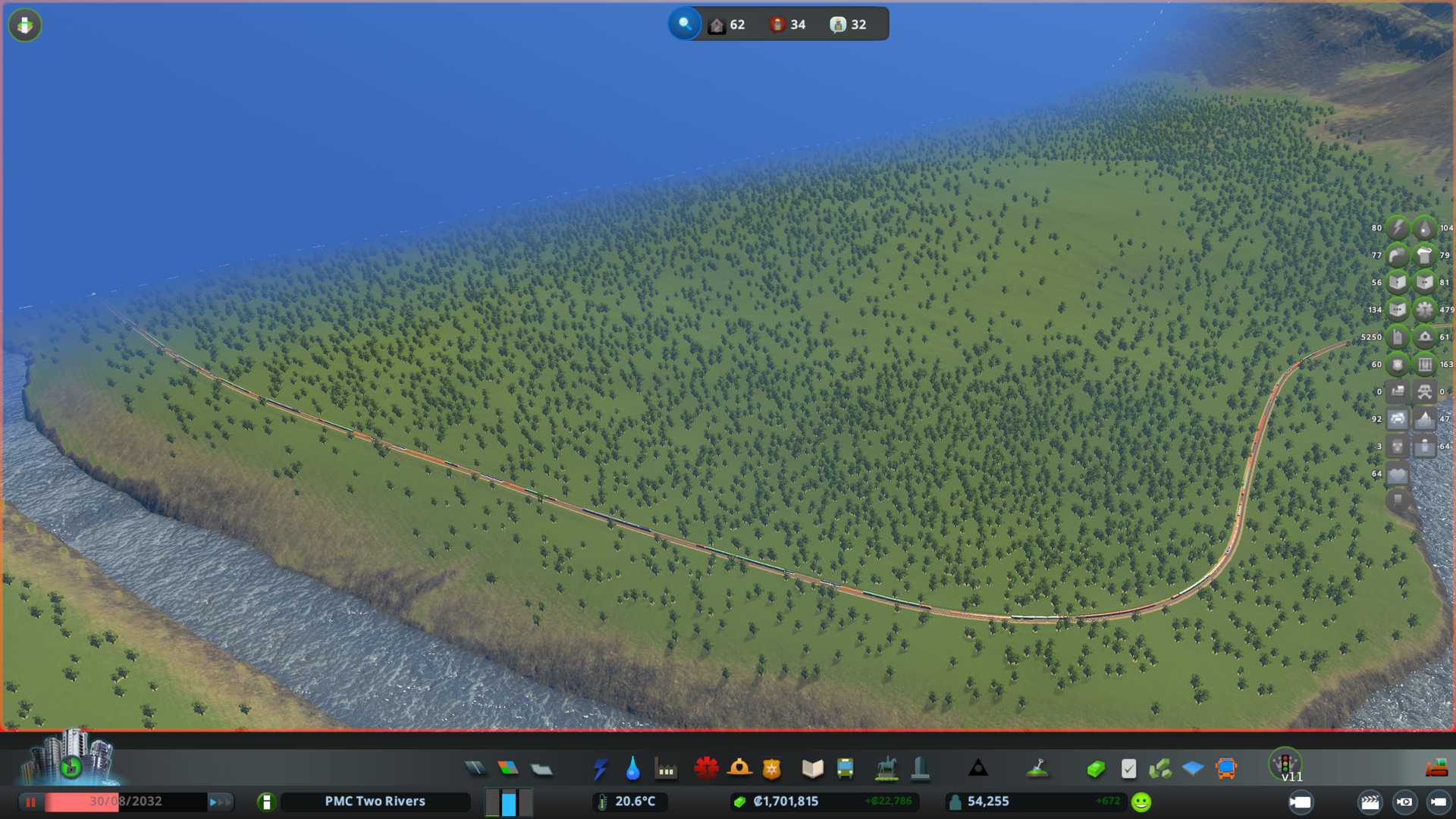Image resolution: width=1456 pixels, height=819 pixels.
Task: Open the education book menu
Action: (812, 769)
